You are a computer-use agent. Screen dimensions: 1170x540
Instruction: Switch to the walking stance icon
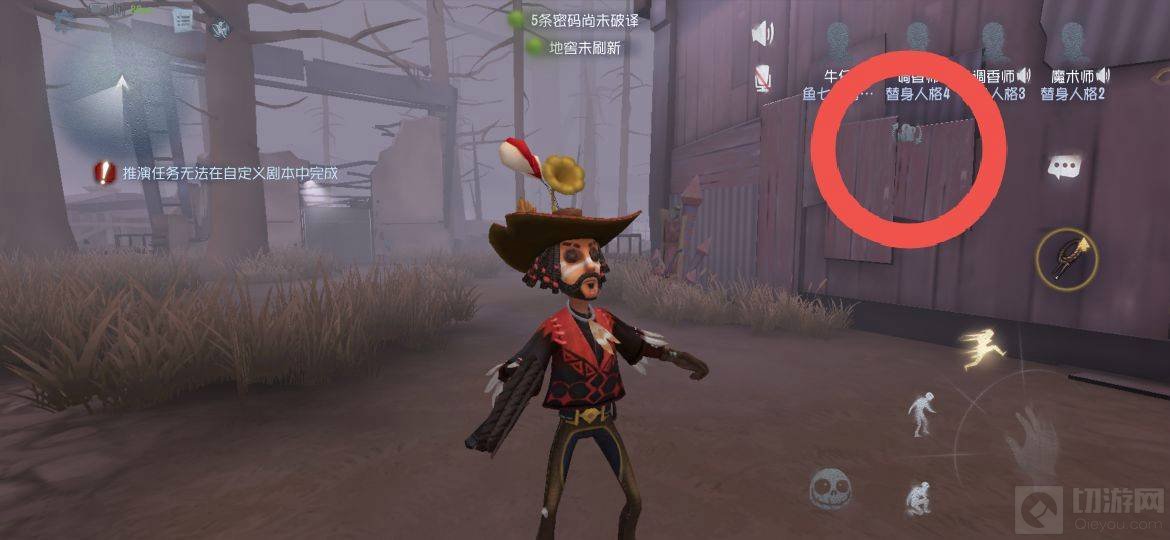coord(921,413)
